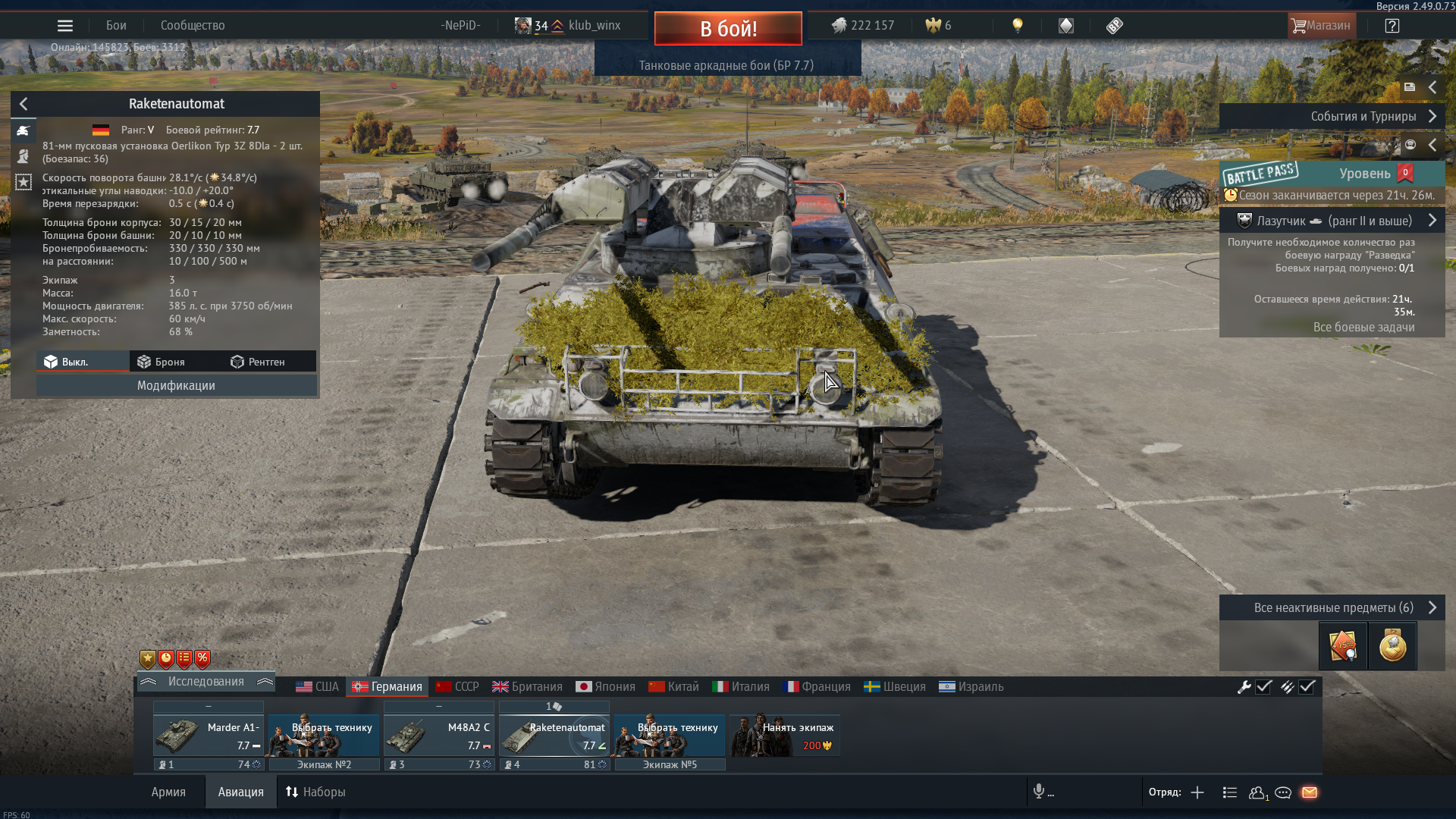
Task: Select the M48A2 C vehicle slot
Action: pyautogui.click(x=439, y=736)
